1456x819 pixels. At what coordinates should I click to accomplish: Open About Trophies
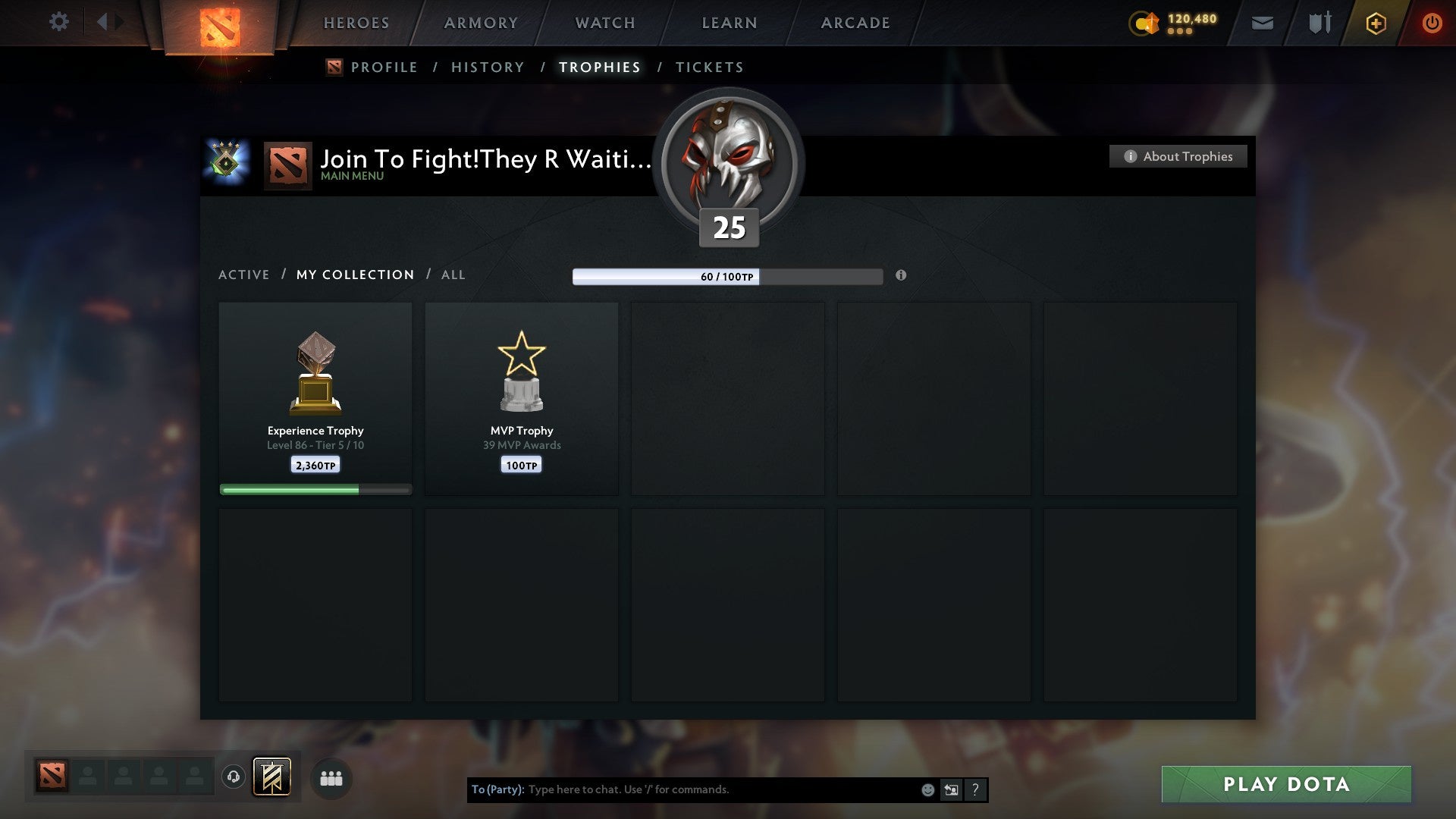coord(1178,156)
